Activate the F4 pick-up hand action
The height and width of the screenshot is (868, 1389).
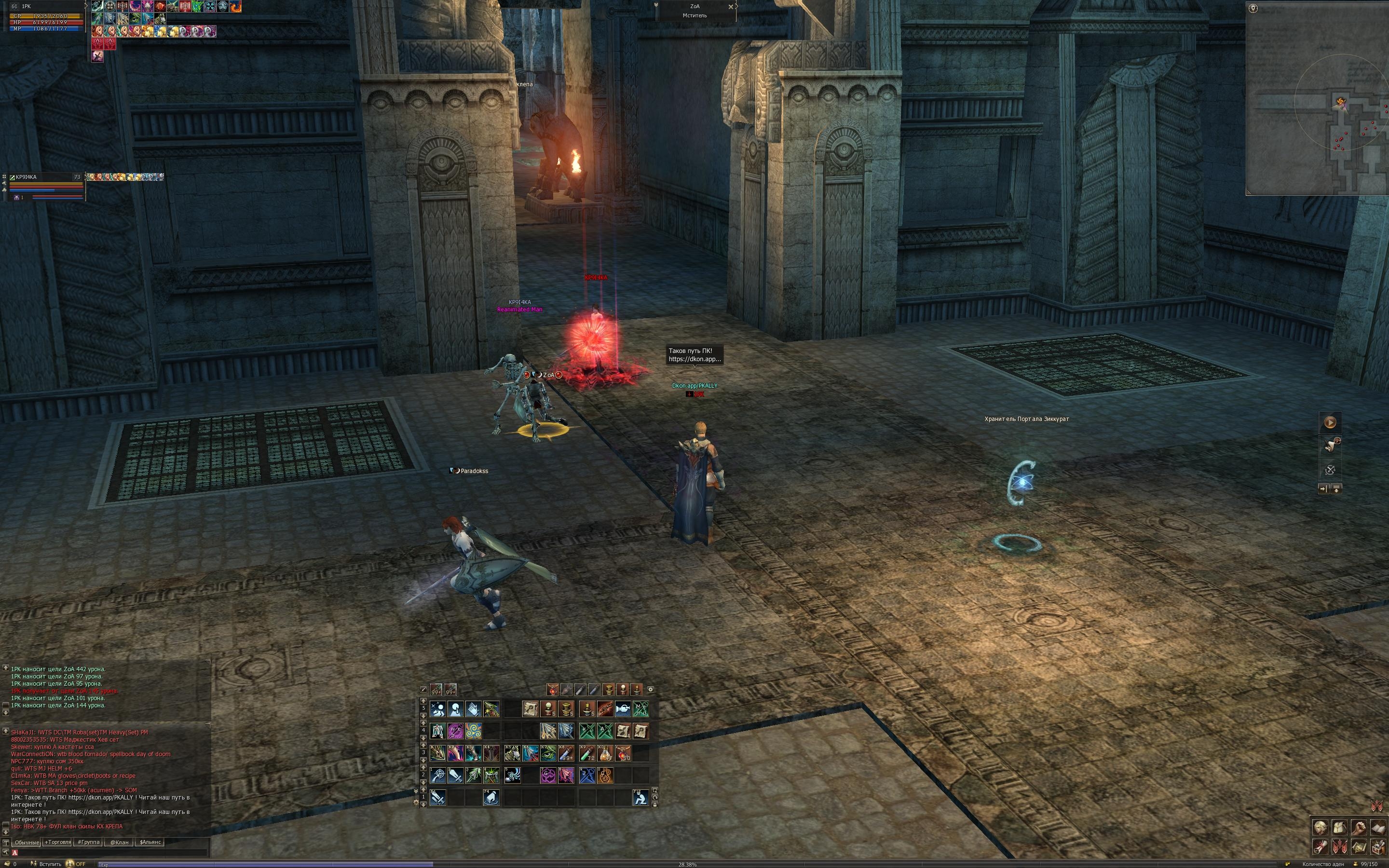tap(491, 798)
